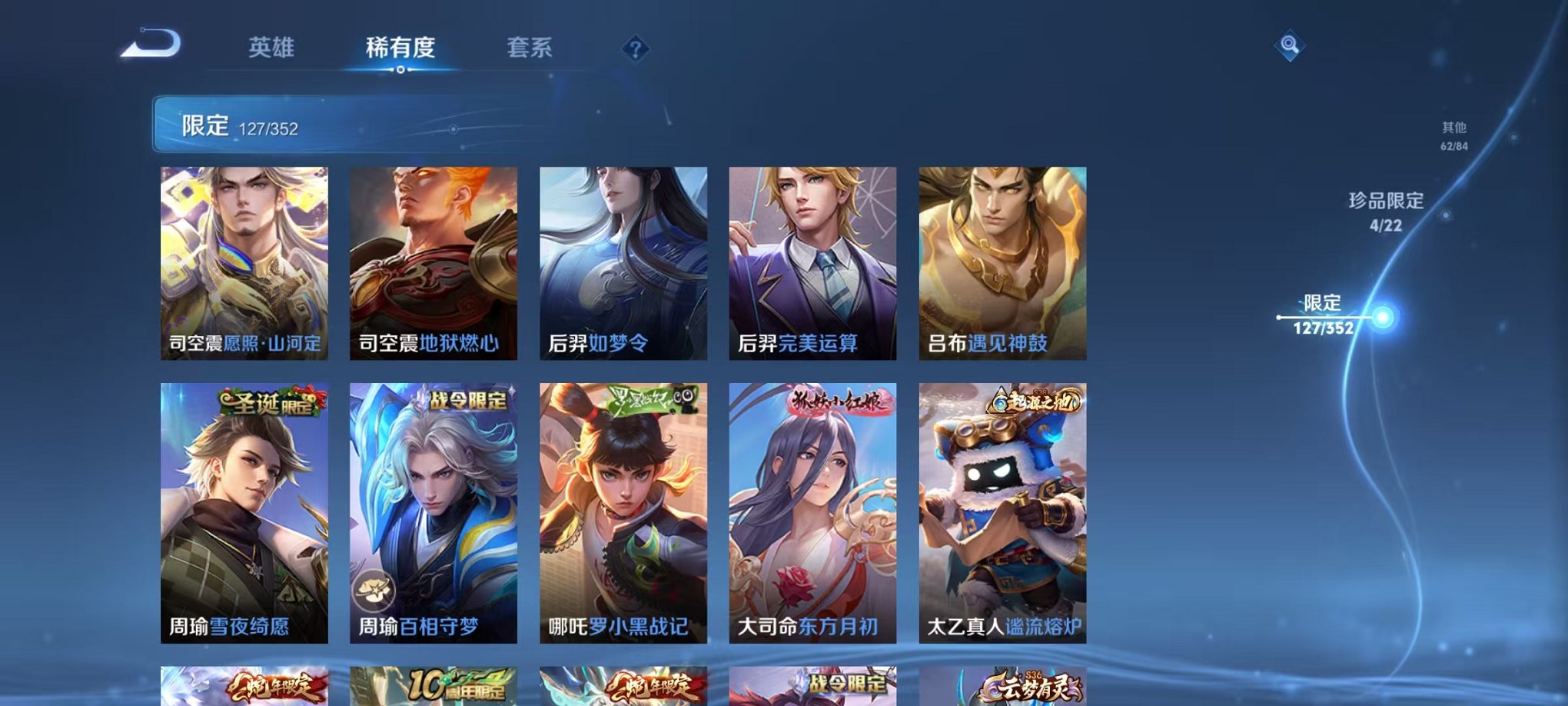
Task: Switch to the 英雄 tab
Action: tap(273, 46)
